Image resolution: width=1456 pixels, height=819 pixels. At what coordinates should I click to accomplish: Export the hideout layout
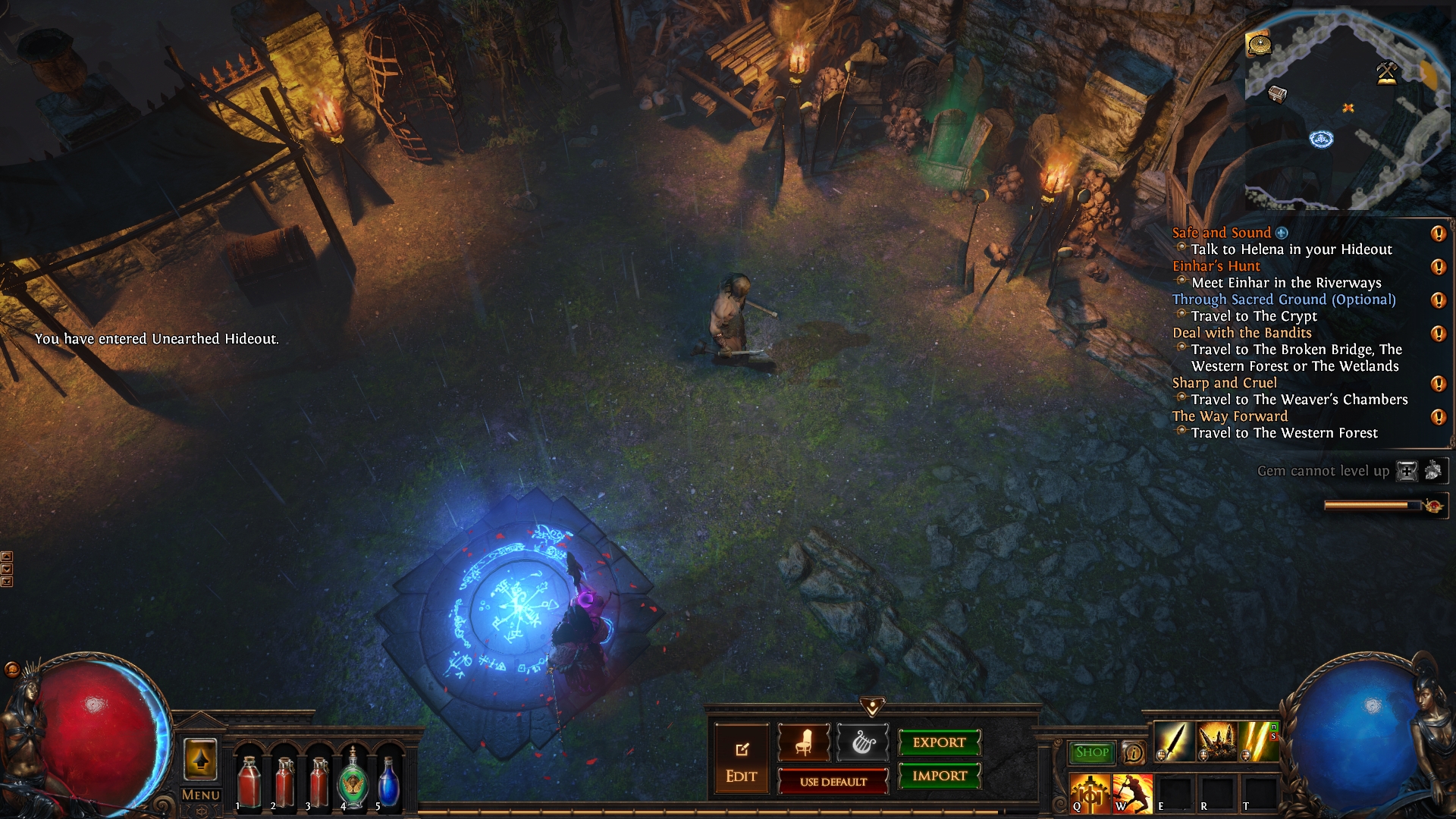pyautogui.click(x=939, y=742)
